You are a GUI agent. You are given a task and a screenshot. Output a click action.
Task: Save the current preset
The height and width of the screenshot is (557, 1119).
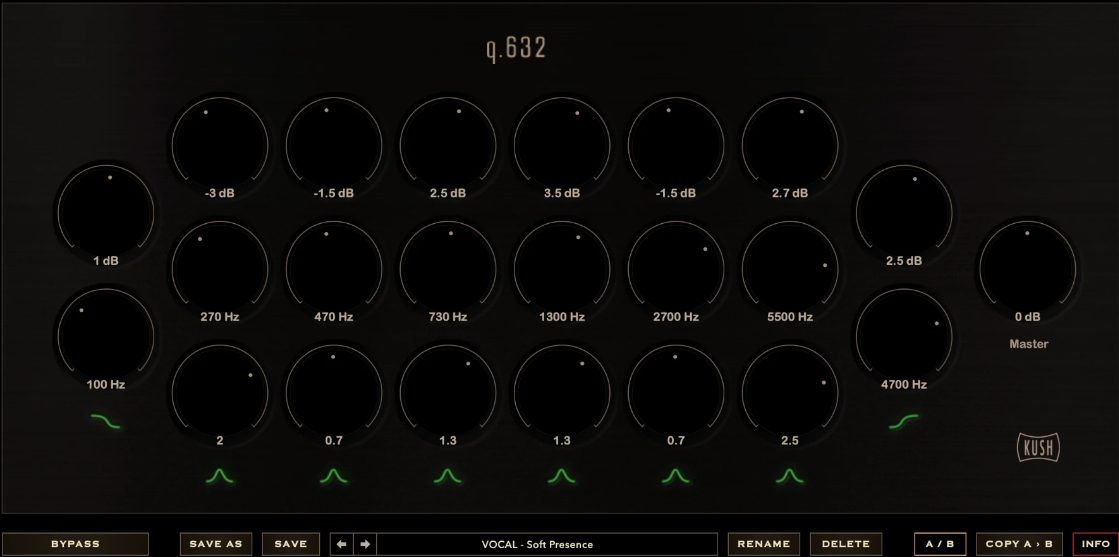click(x=290, y=544)
